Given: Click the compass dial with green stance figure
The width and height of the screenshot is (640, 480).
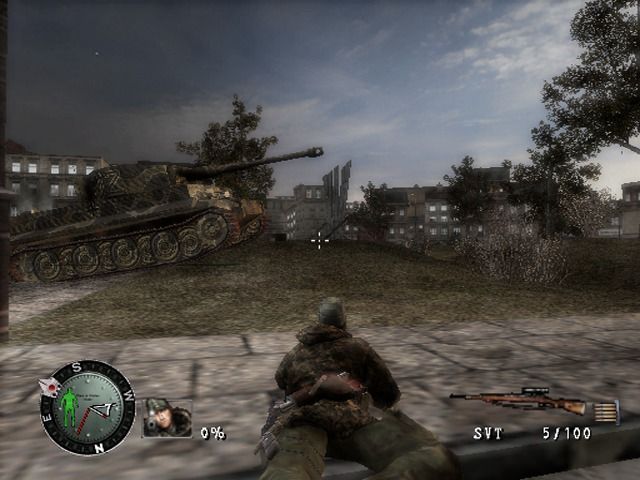Looking at the screenshot, I should pyautogui.click(x=87, y=408).
